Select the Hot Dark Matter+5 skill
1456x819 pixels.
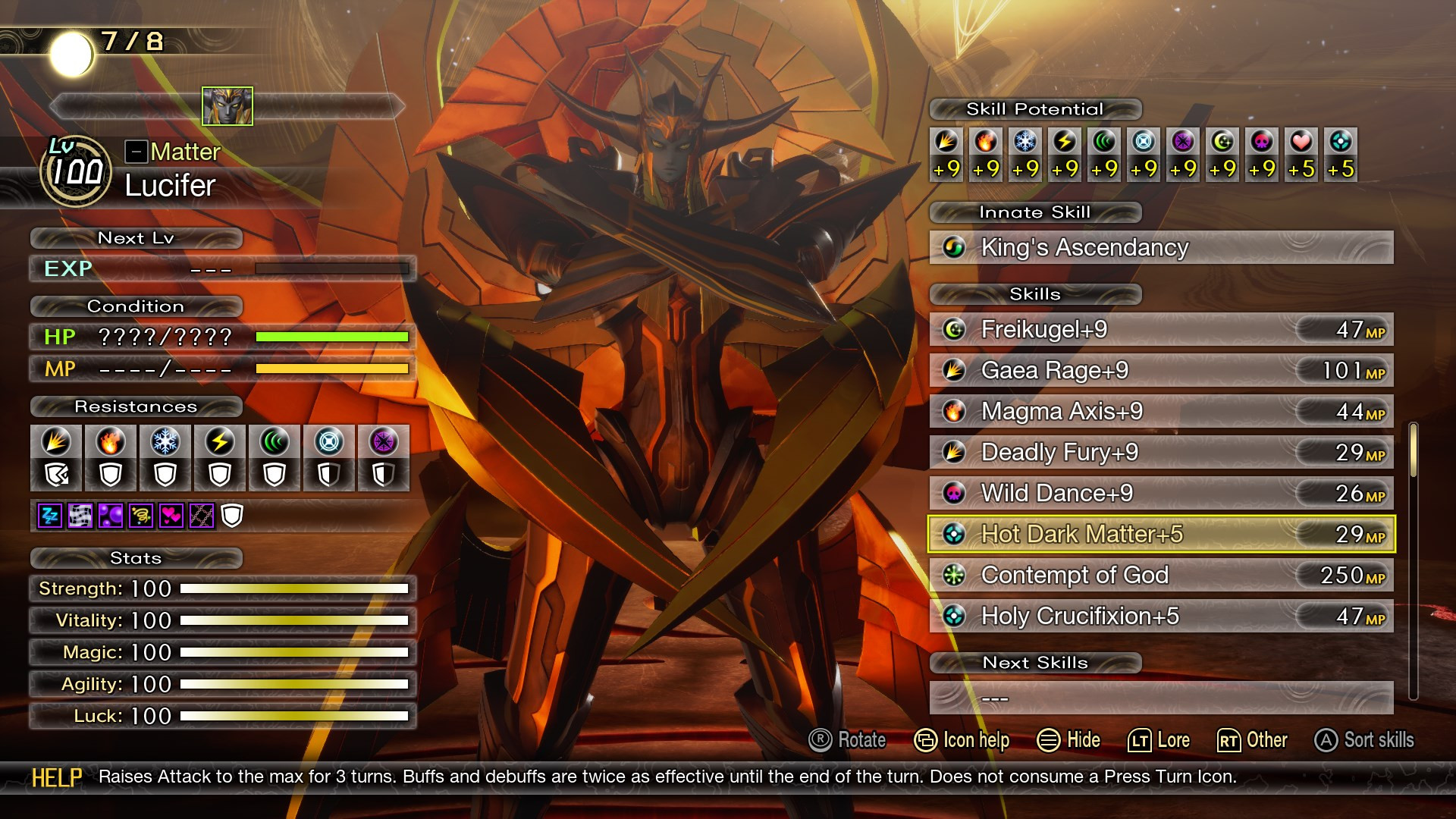(x=1099, y=534)
